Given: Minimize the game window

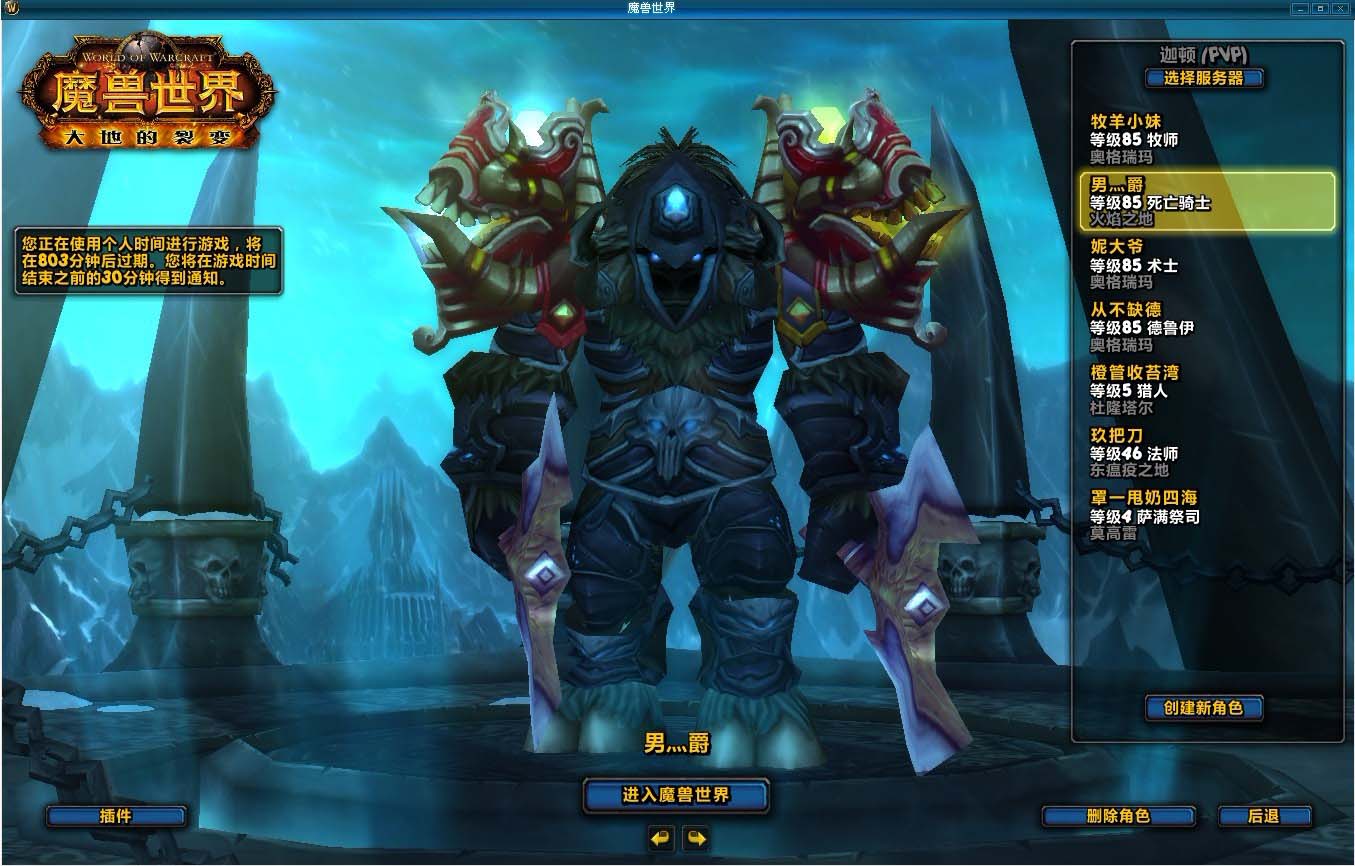Looking at the screenshot, I should (1300, 8).
